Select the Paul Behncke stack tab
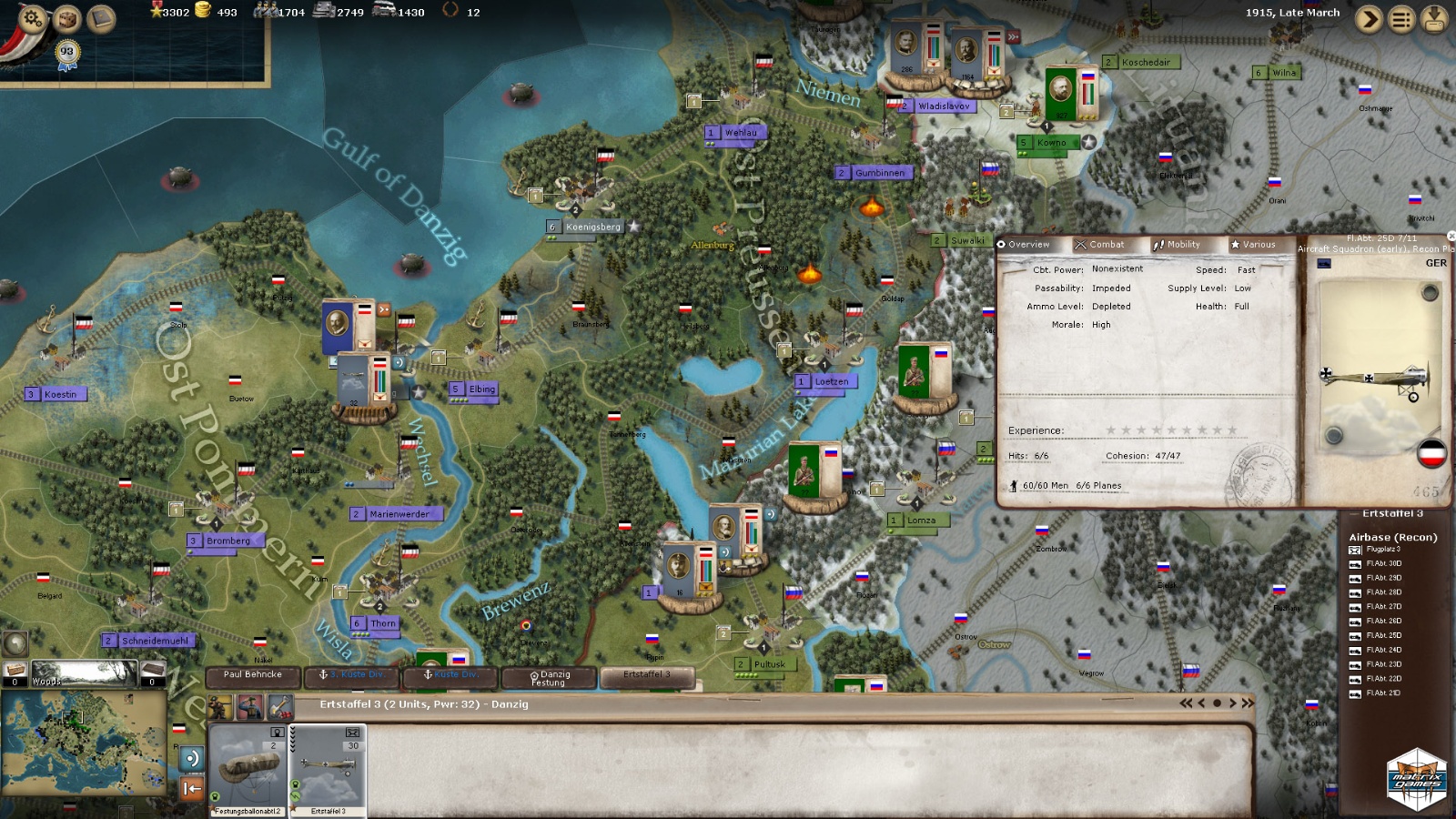Screen dimensions: 1456x819 pos(252,675)
